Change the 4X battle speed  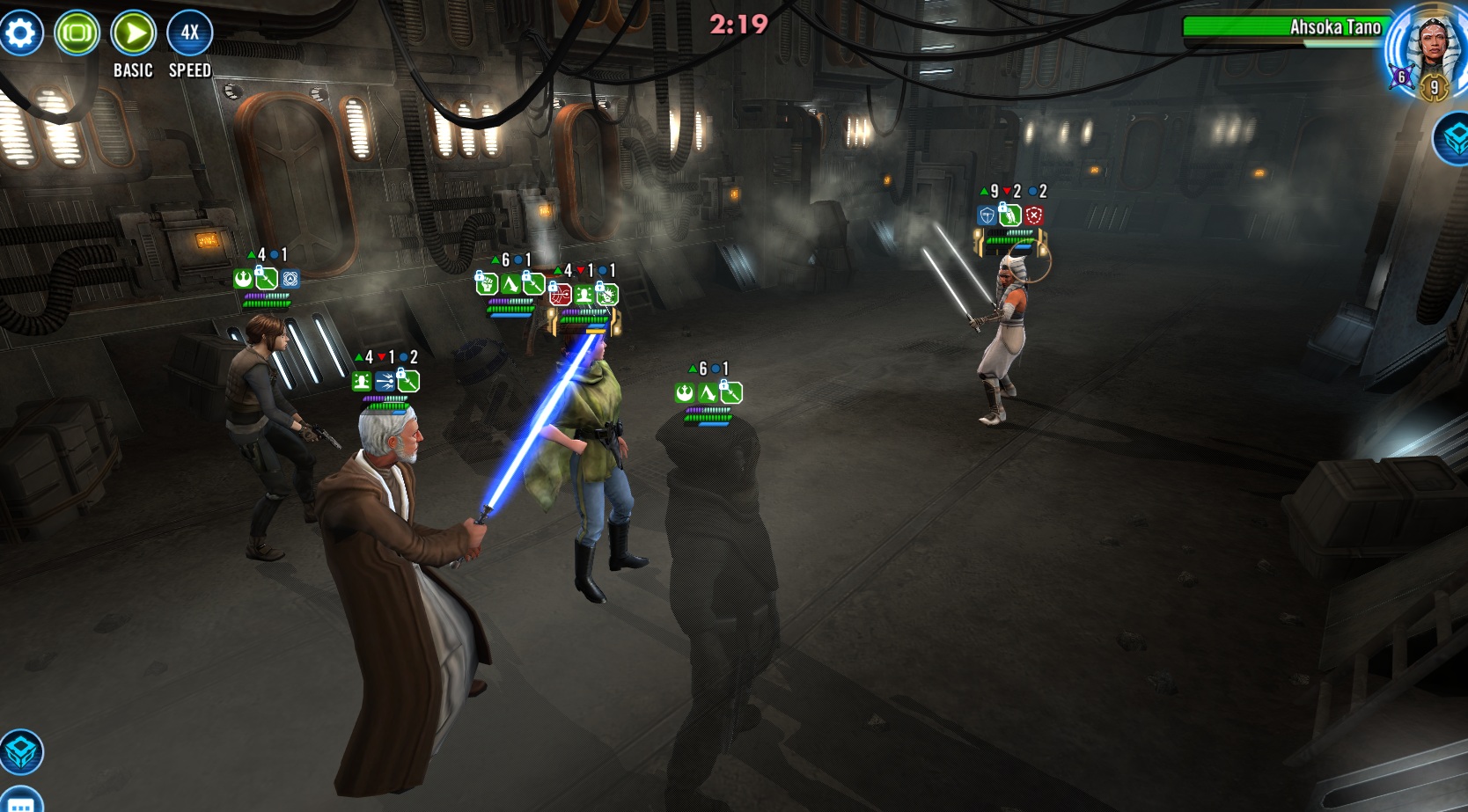(190, 33)
